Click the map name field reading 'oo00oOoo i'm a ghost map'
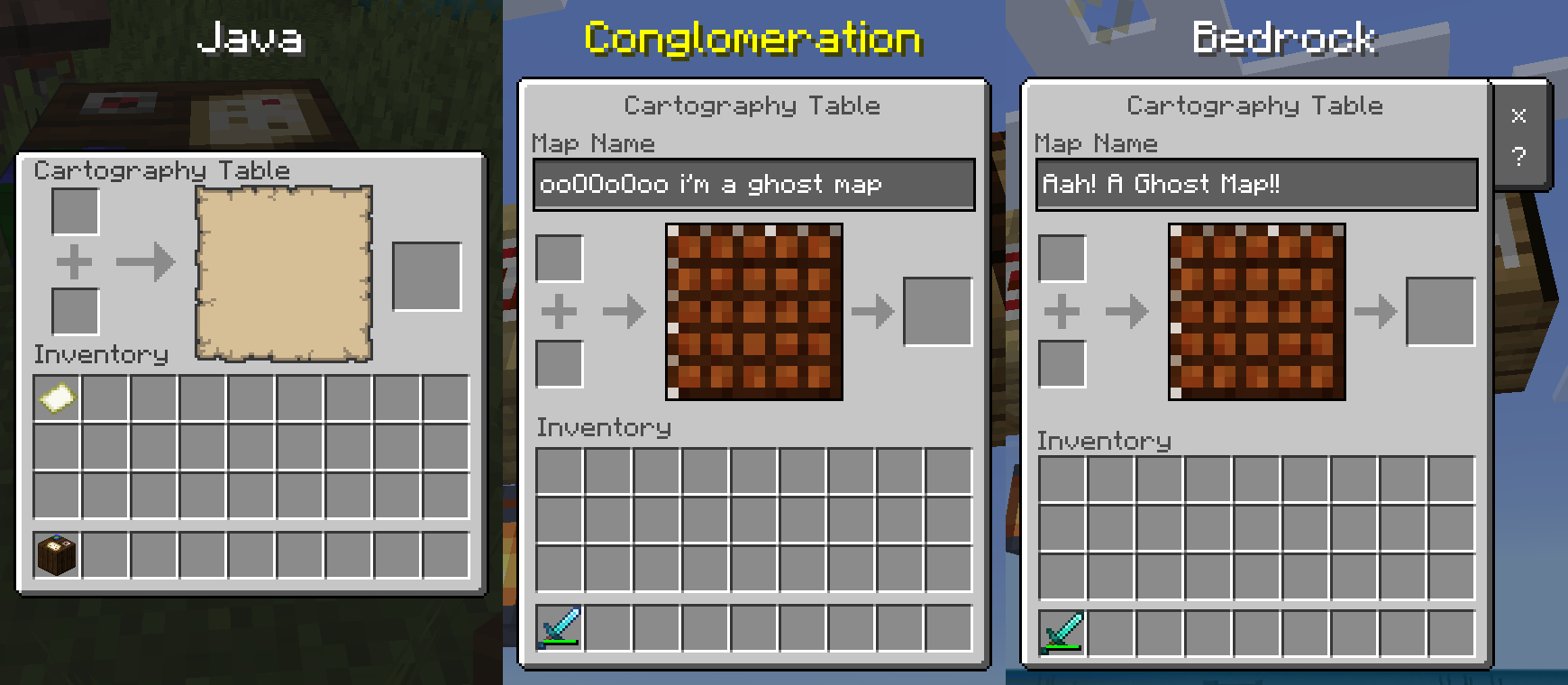This screenshot has width=1568, height=685. coord(754,184)
